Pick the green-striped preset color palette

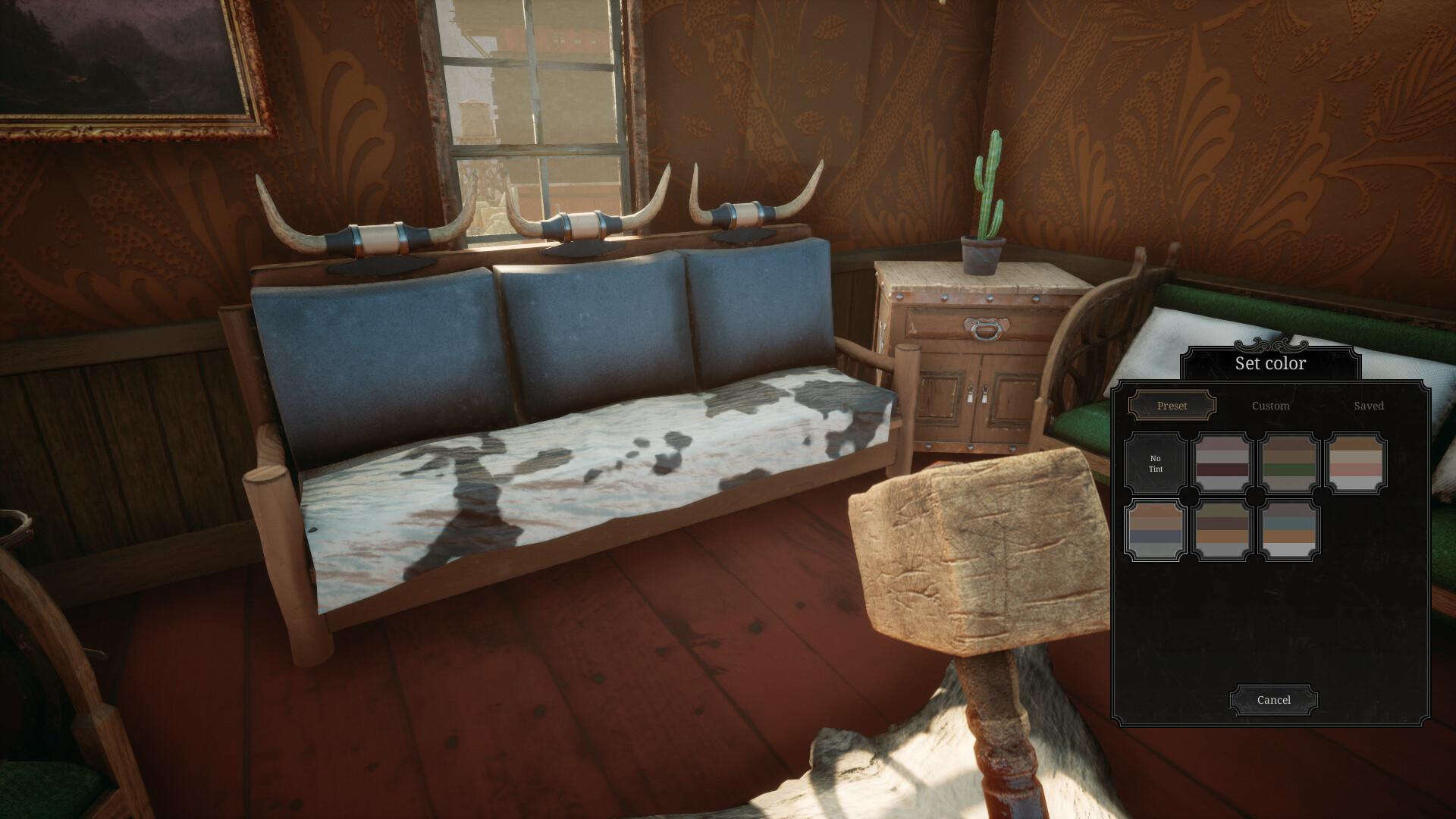(1290, 463)
